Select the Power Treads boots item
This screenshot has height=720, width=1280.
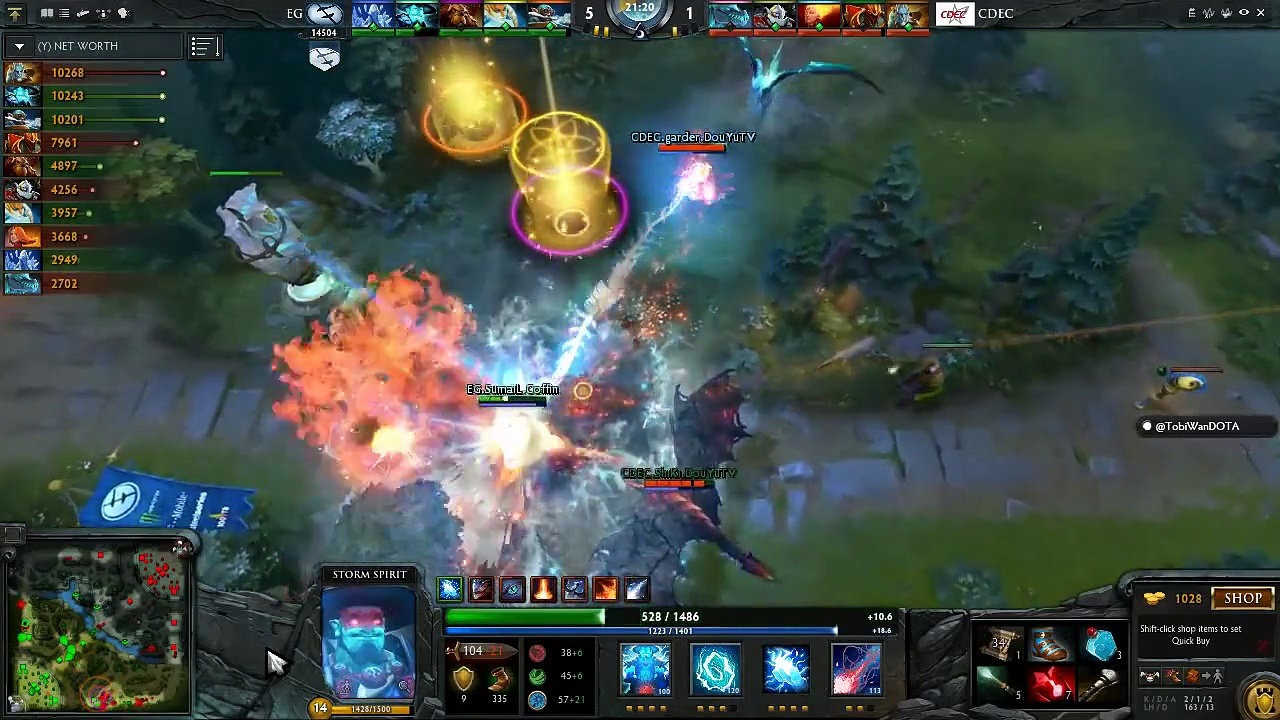[x=1050, y=645]
